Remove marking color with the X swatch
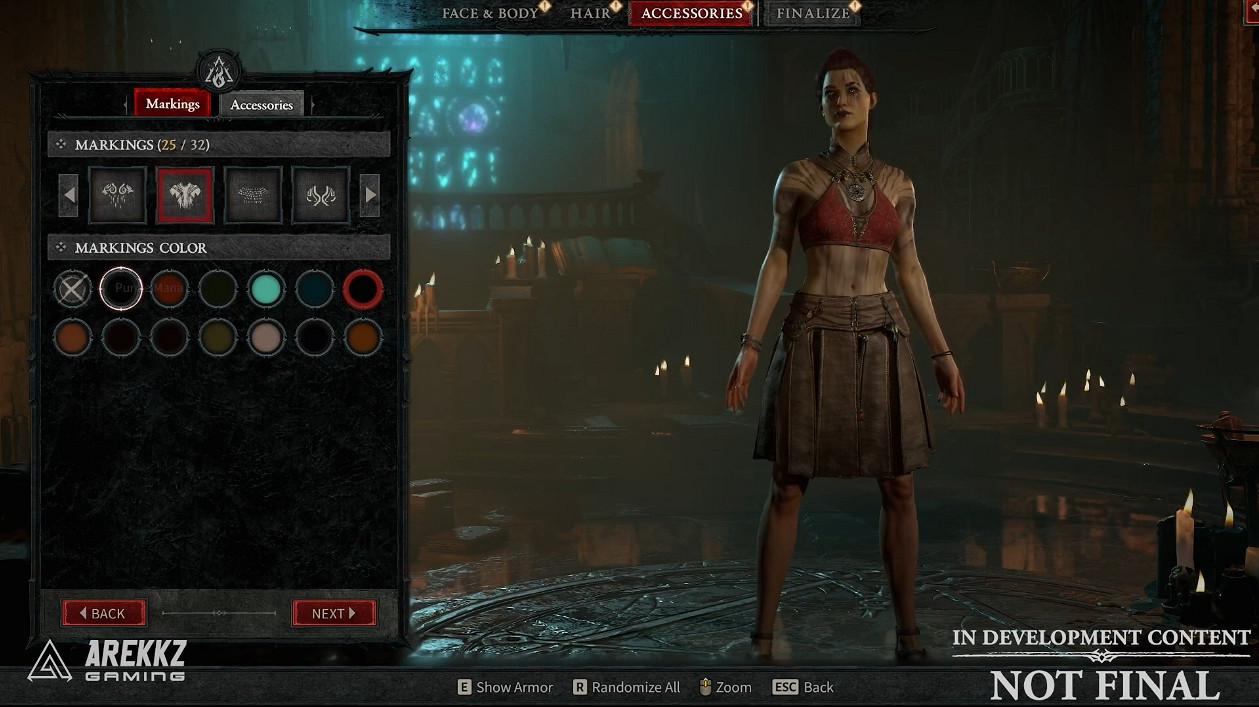 point(72,289)
